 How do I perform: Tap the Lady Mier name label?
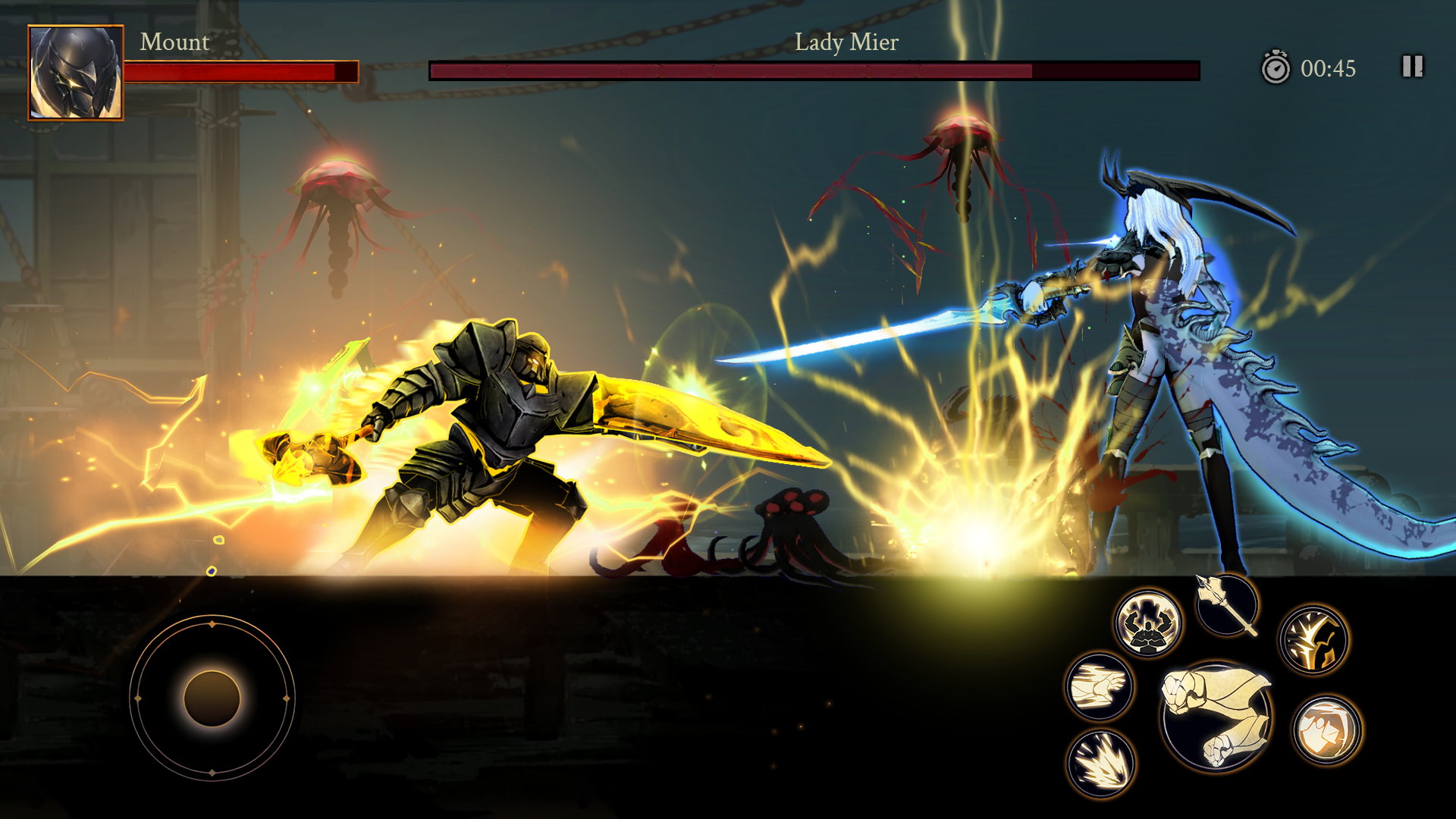tap(846, 43)
